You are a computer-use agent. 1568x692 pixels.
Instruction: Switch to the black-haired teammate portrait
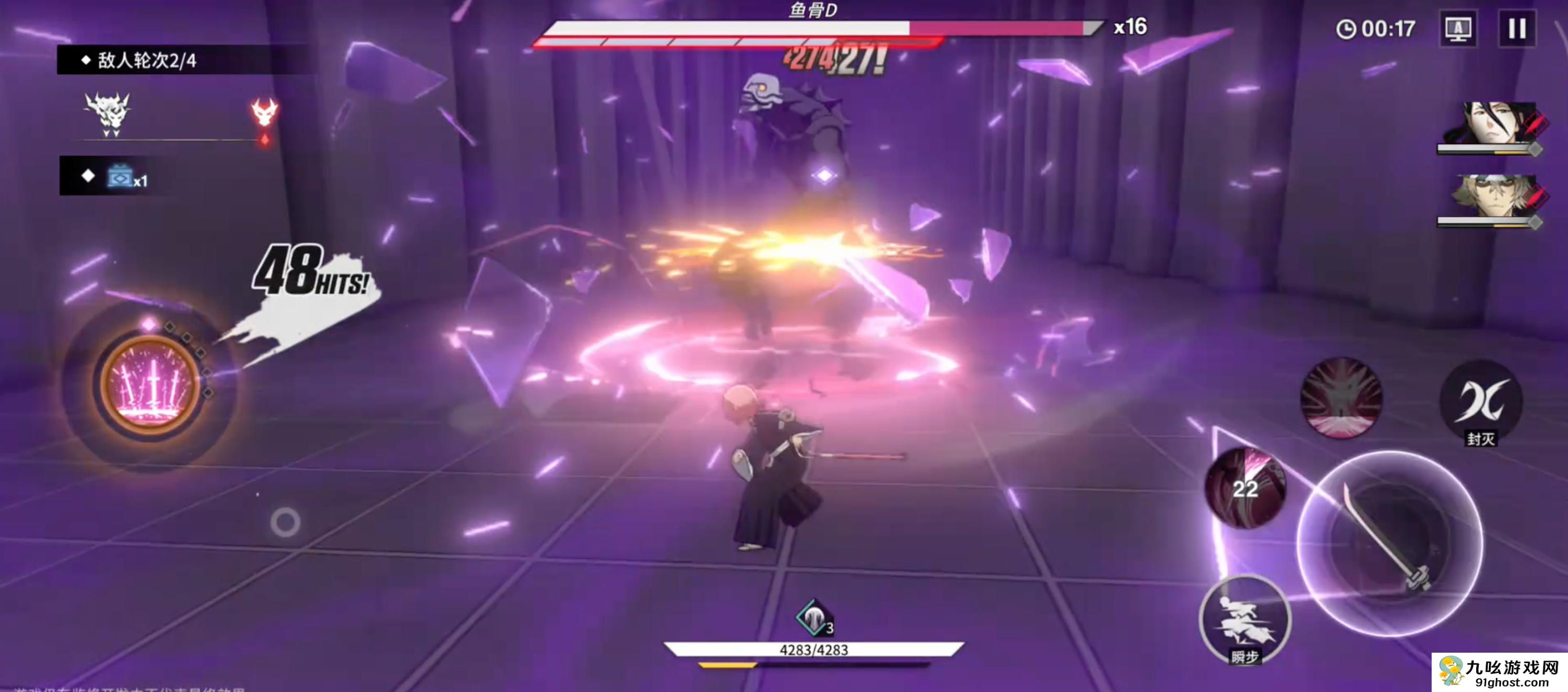(1495, 124)
